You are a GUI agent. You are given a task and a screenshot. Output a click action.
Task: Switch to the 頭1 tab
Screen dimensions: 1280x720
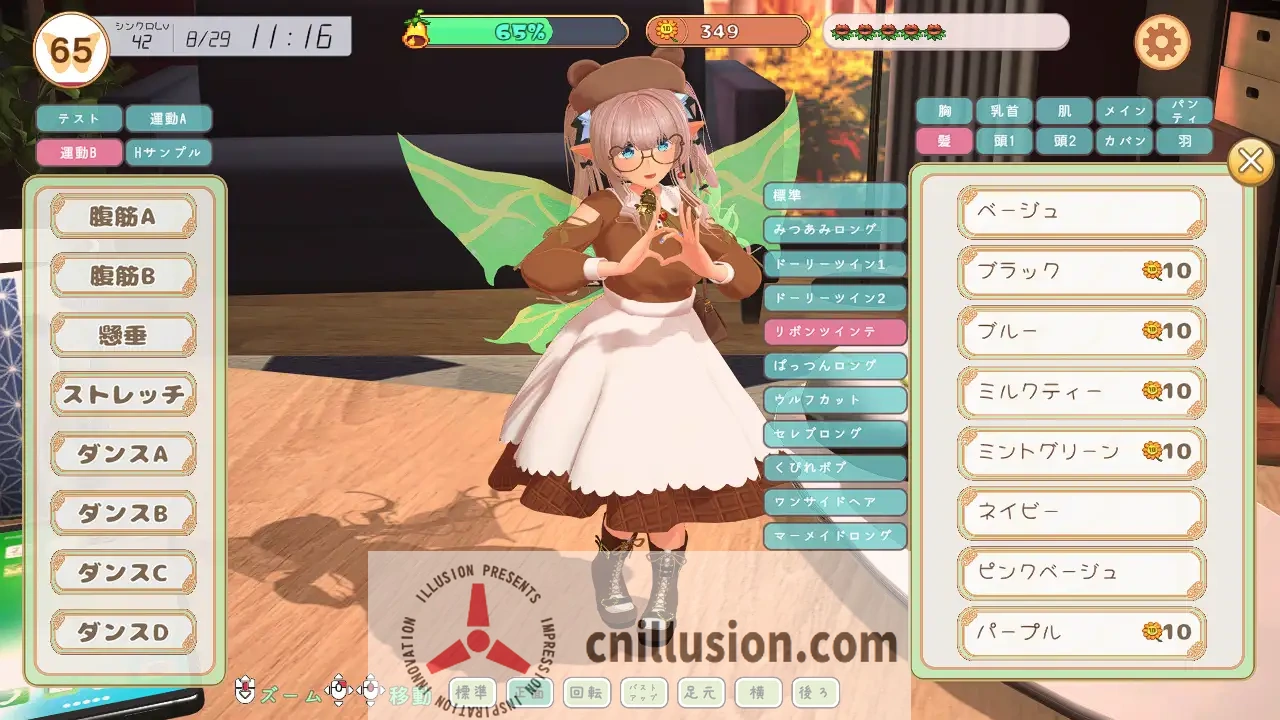(x=1002, y=141)
